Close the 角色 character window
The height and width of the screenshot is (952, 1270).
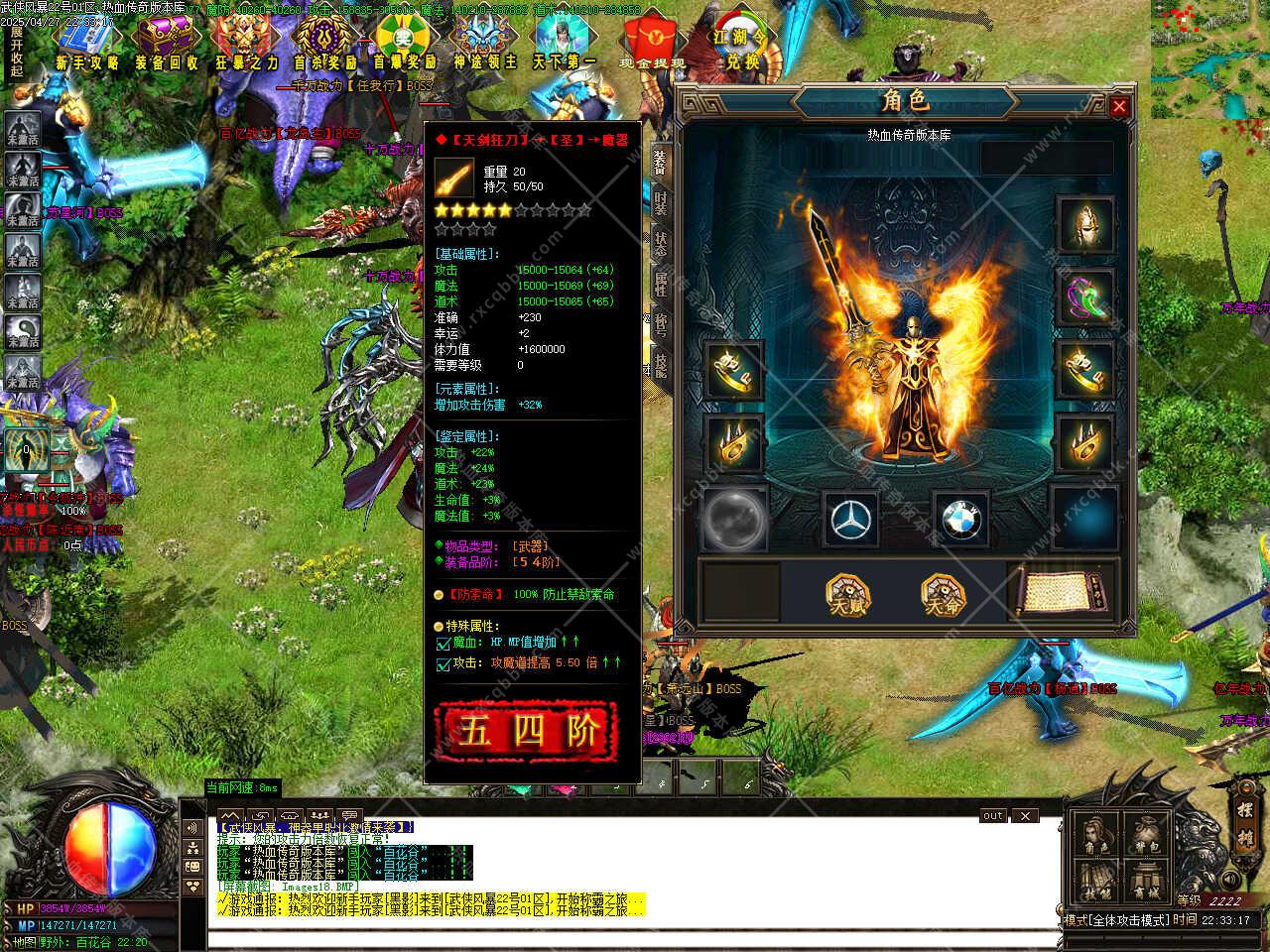coord(1119,106)
